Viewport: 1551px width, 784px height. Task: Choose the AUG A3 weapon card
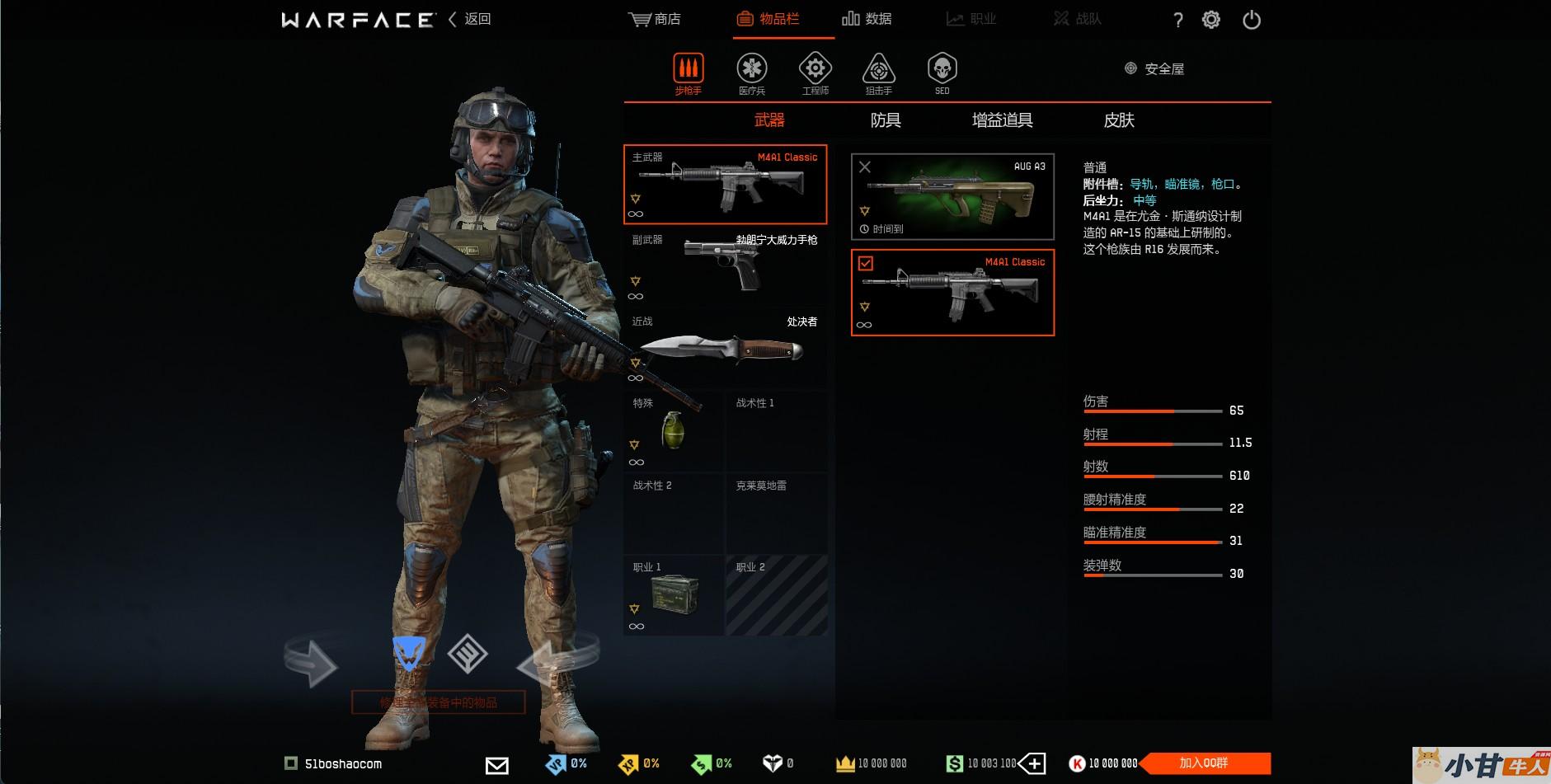(952, 197)
